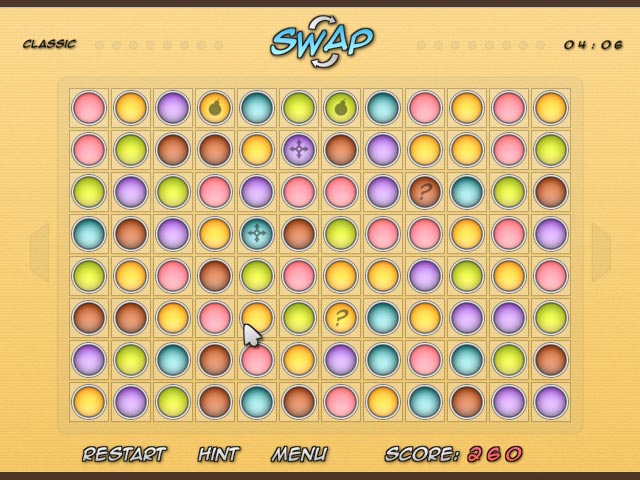The width and height of the screenshot is (640, 480).
Task: Click the left arrow beside the board
Action: [x=40, y=252]
